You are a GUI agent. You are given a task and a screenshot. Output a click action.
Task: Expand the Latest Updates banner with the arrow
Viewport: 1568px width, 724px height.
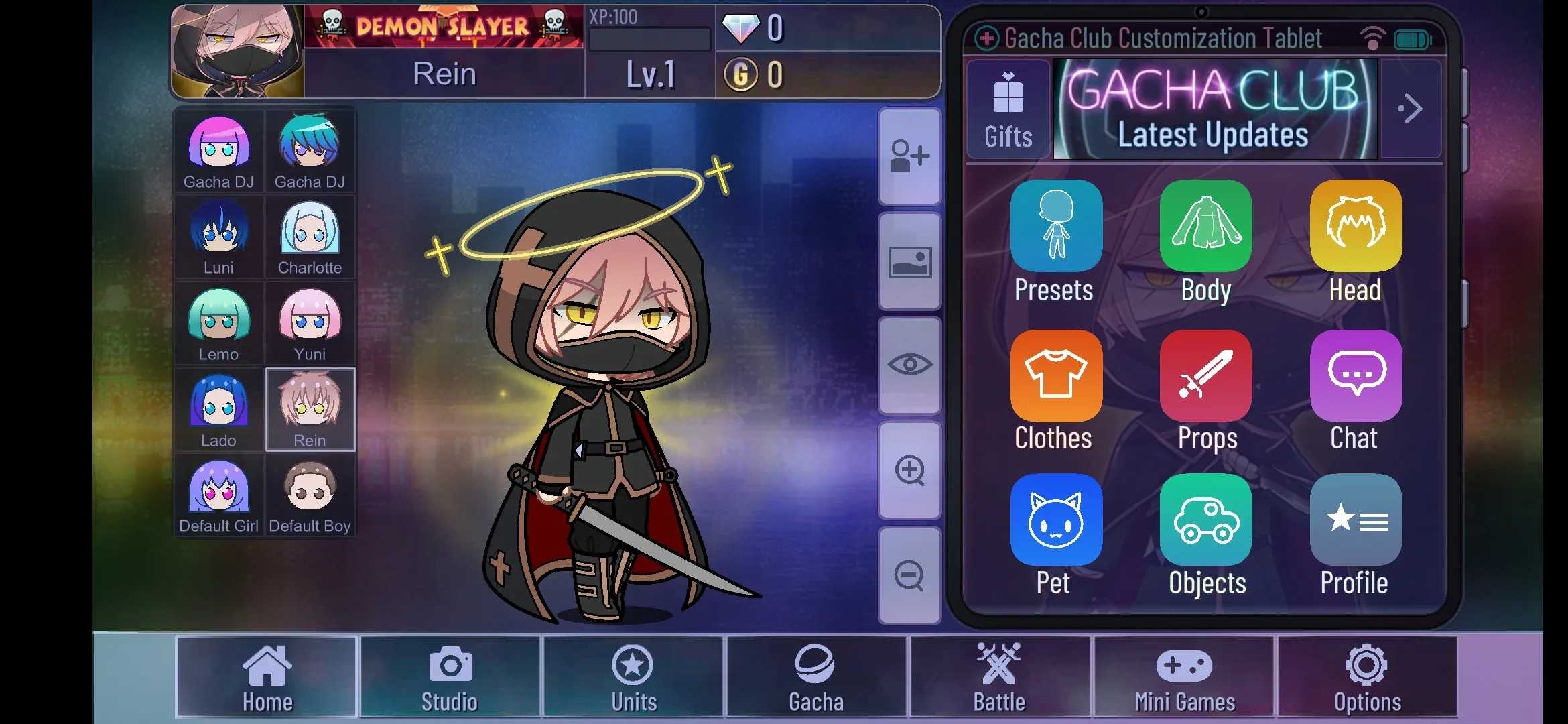pos(1411,109)
